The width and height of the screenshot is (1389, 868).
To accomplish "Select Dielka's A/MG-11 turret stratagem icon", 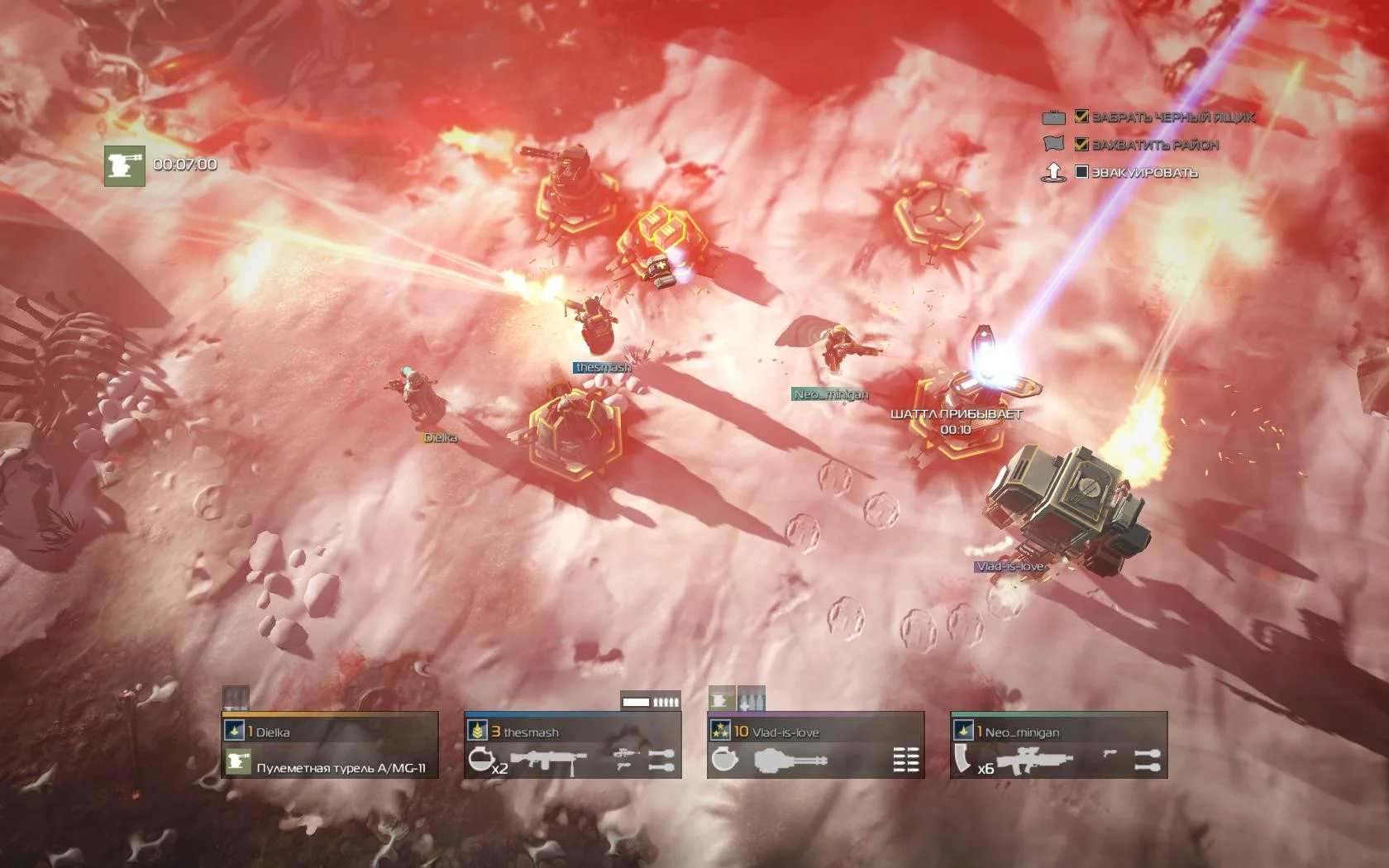I will pos(238,762).
